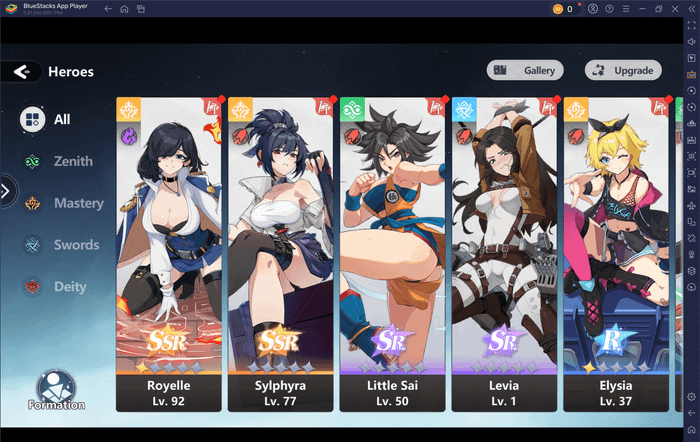Select the Swords category

[62, 245]
